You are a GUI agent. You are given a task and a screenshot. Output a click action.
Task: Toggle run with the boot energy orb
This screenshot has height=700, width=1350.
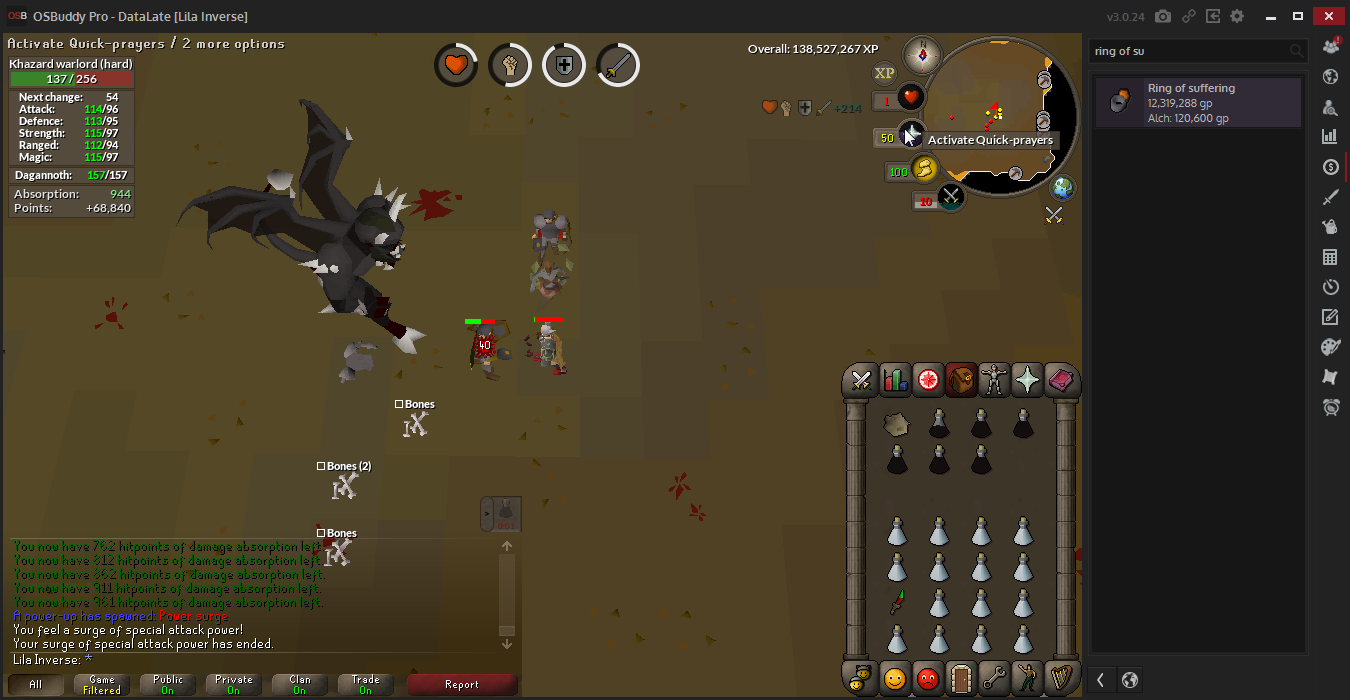coord(924,170)
